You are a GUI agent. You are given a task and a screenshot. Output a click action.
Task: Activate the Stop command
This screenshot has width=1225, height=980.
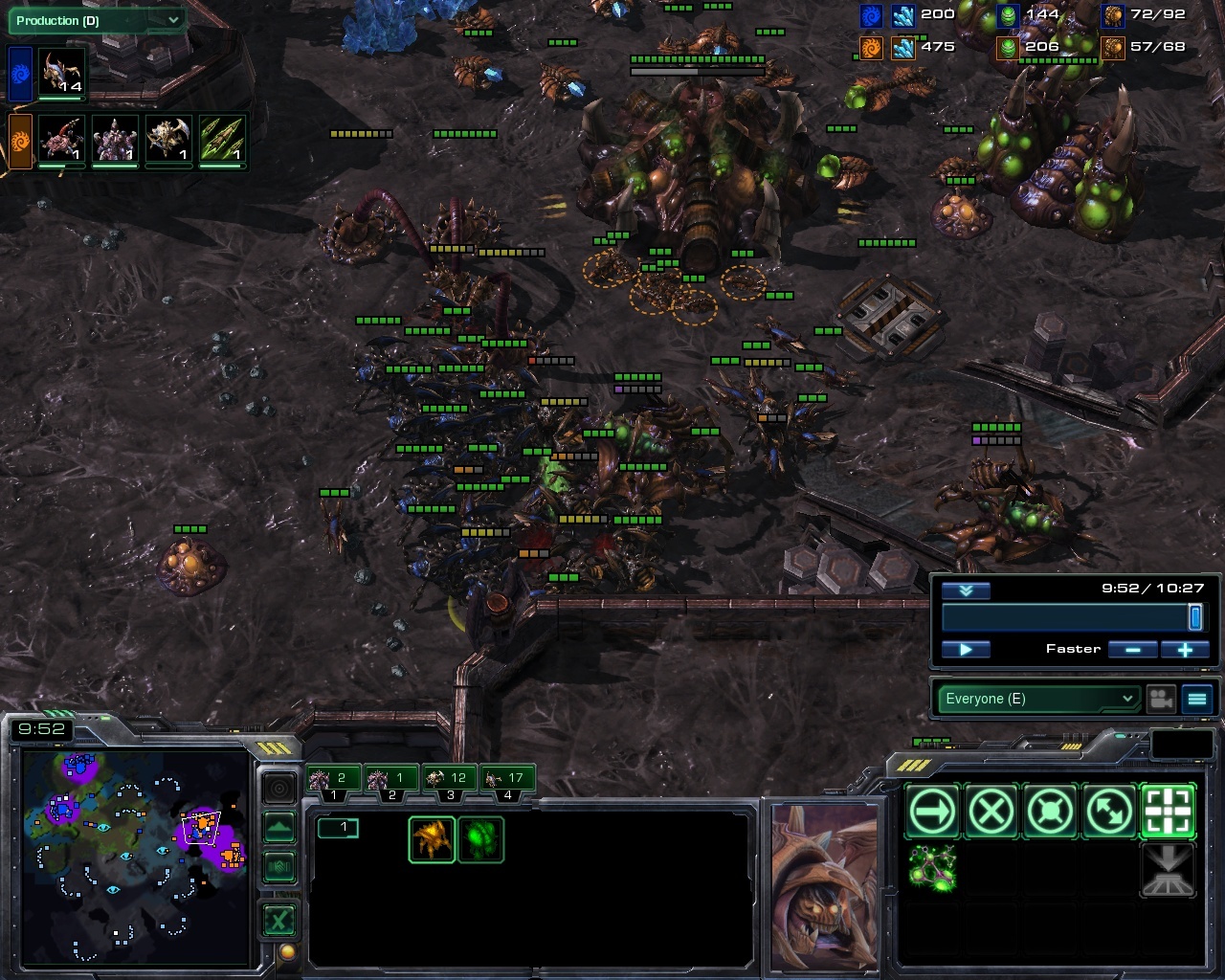coord(991,813)
